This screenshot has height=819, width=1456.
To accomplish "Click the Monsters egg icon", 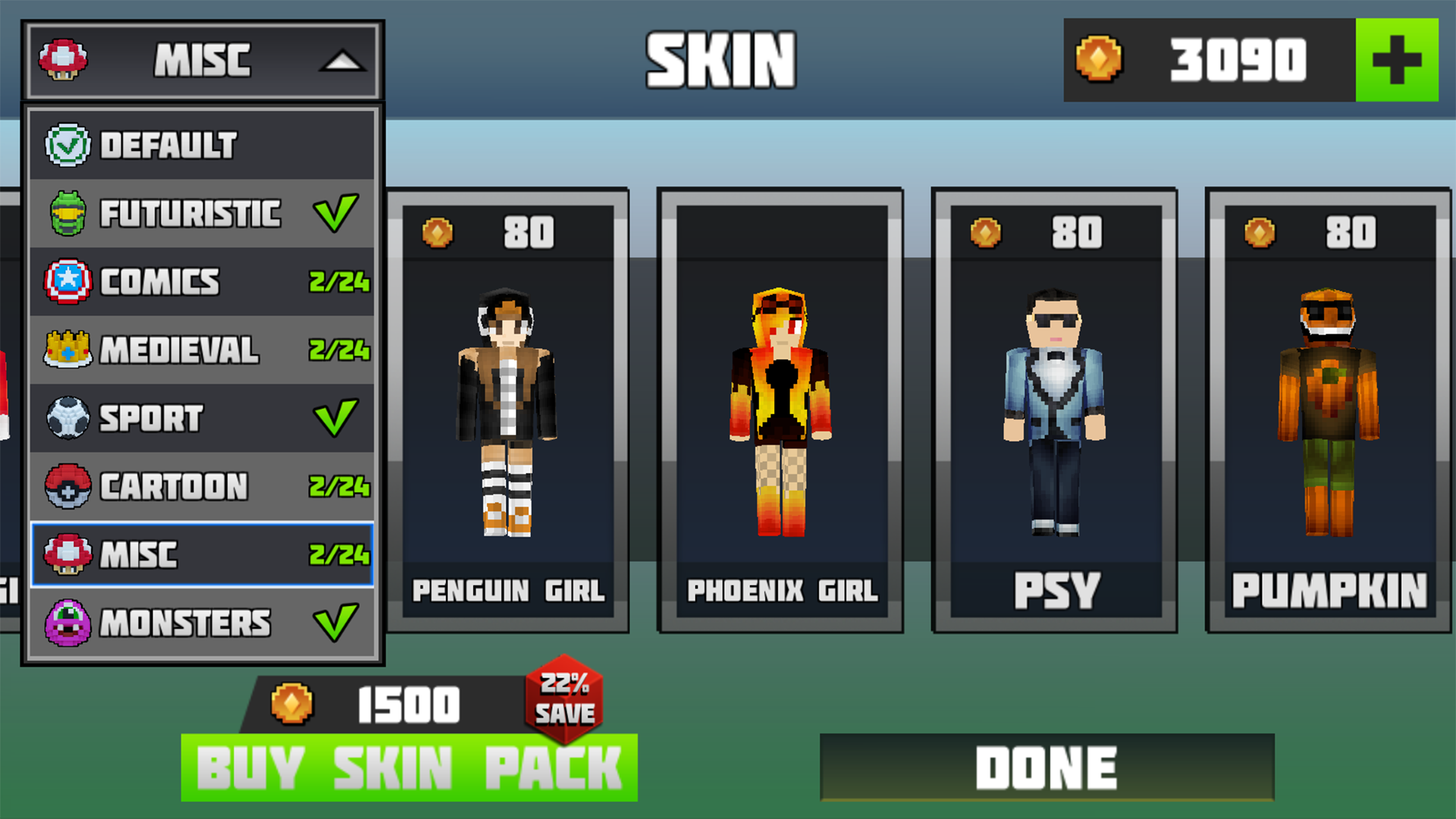I will pos(68,622).
